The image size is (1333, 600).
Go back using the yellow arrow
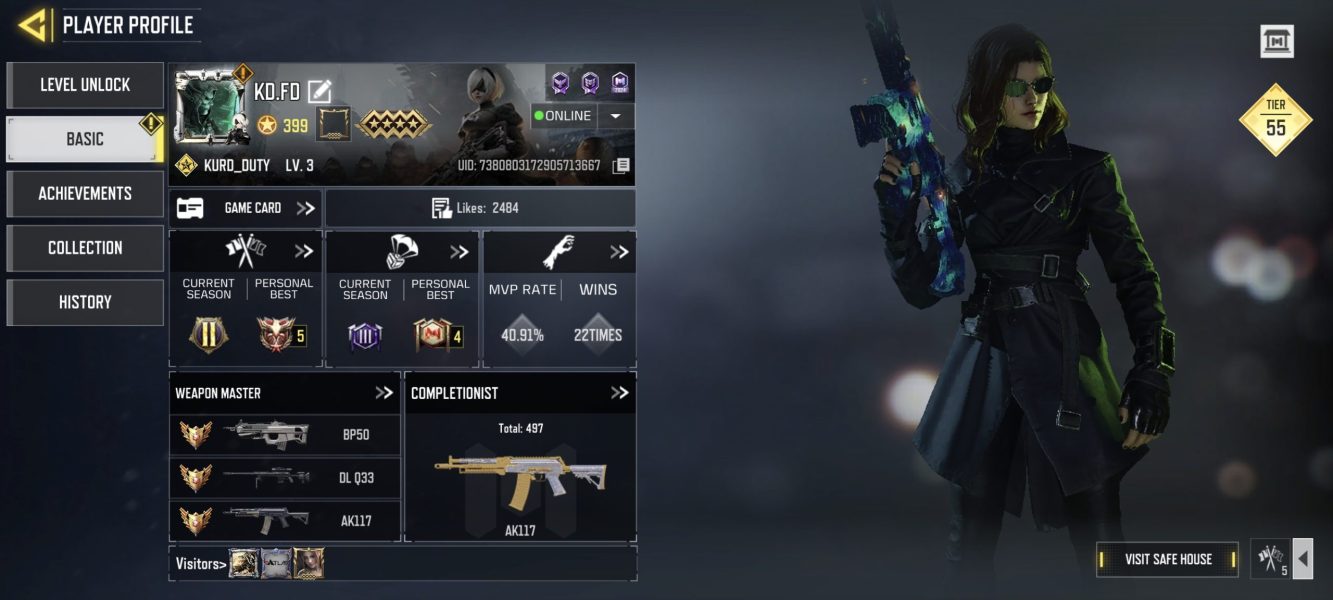pyautogui.click(x=33, y=25)
